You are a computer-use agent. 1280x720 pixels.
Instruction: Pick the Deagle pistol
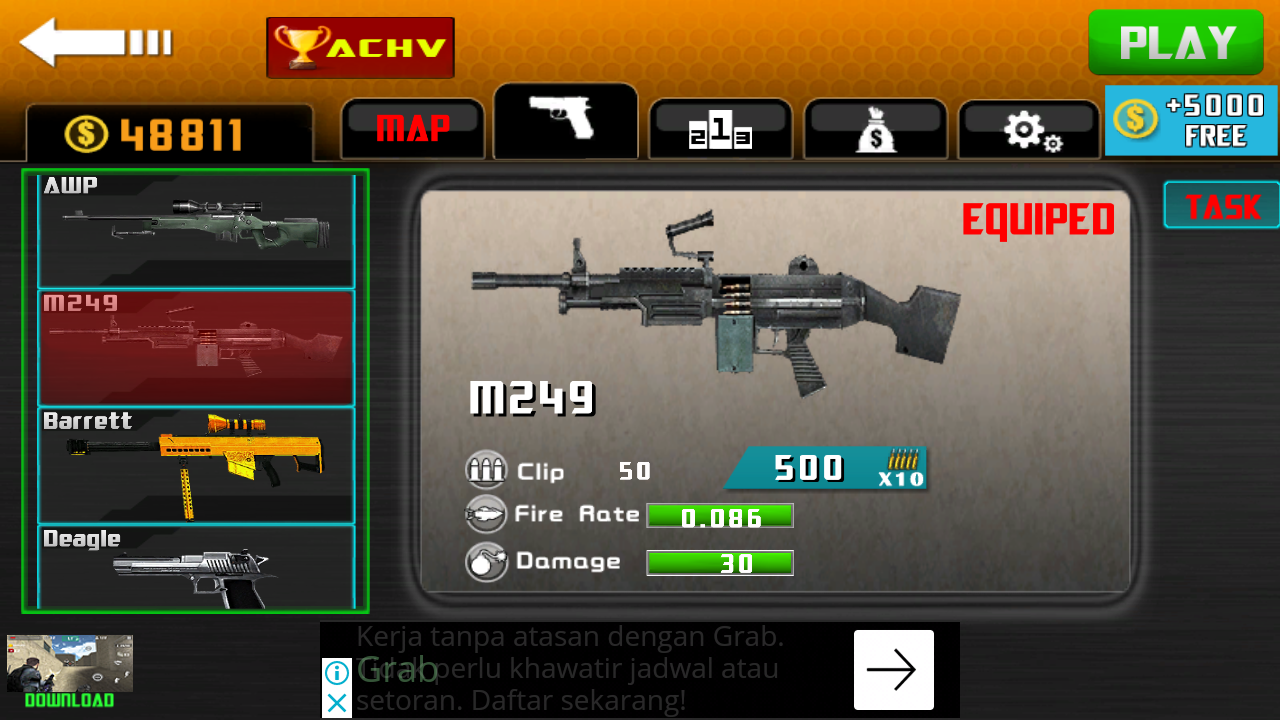[196, 566]
